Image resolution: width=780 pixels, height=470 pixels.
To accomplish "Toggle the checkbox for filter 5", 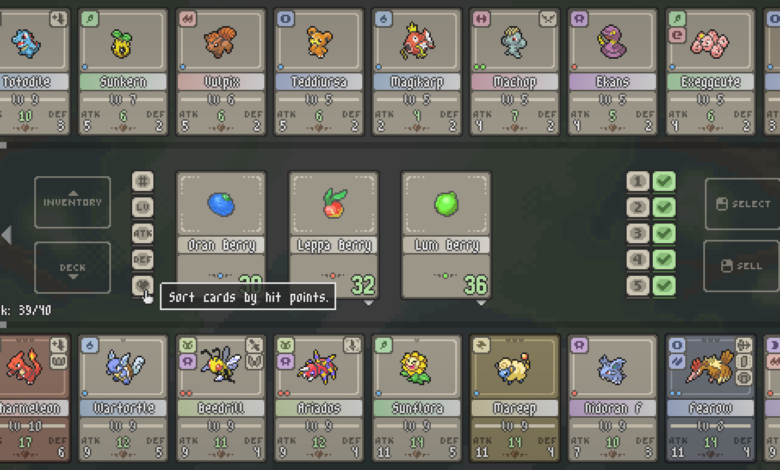I will pyautogui.click(x=664, y=286).
